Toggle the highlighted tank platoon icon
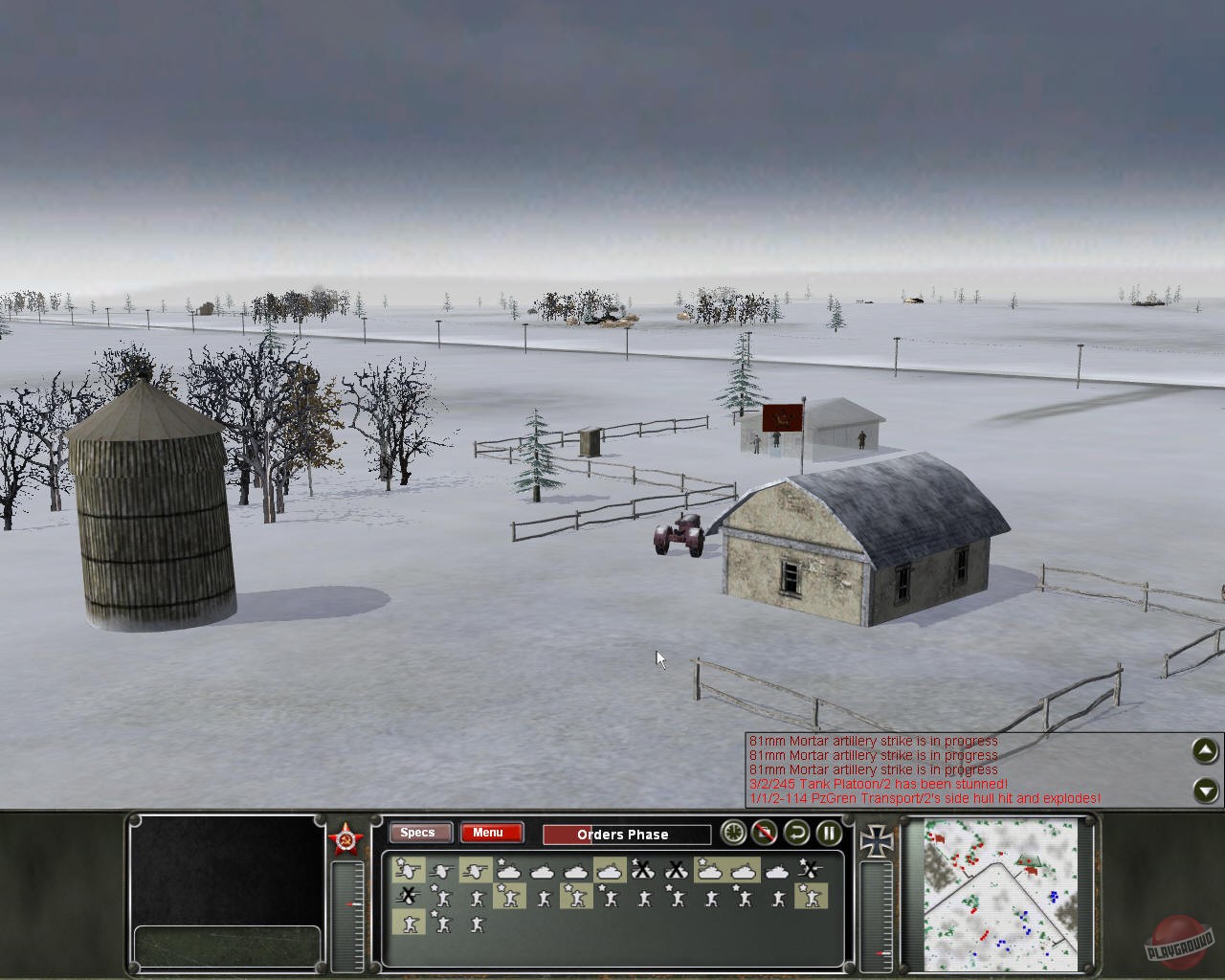The width and height of the screenshot is (1225, 980). (610, 868)
